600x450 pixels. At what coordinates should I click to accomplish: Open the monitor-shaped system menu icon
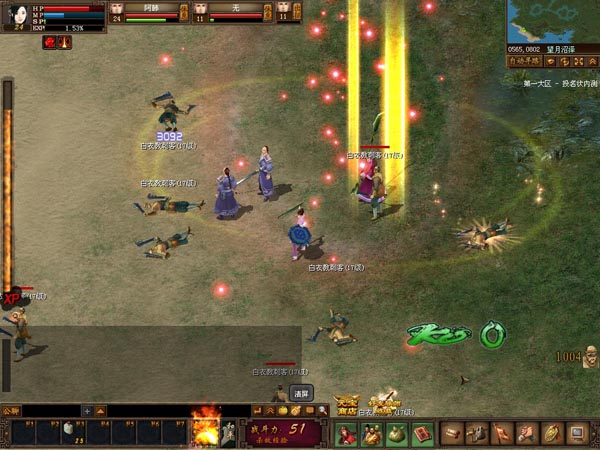point(577,433)
